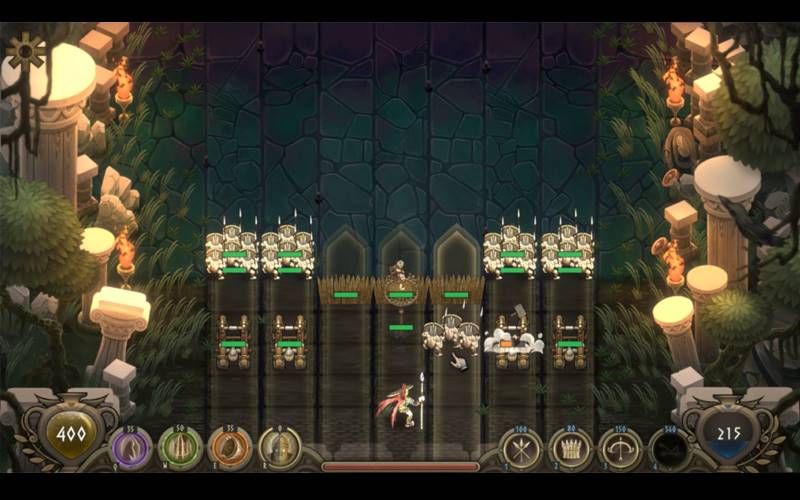The image size is (800, 500).
Task: Activate the purple-ringed ability costing 35
Action: click(x=131, y=449)
